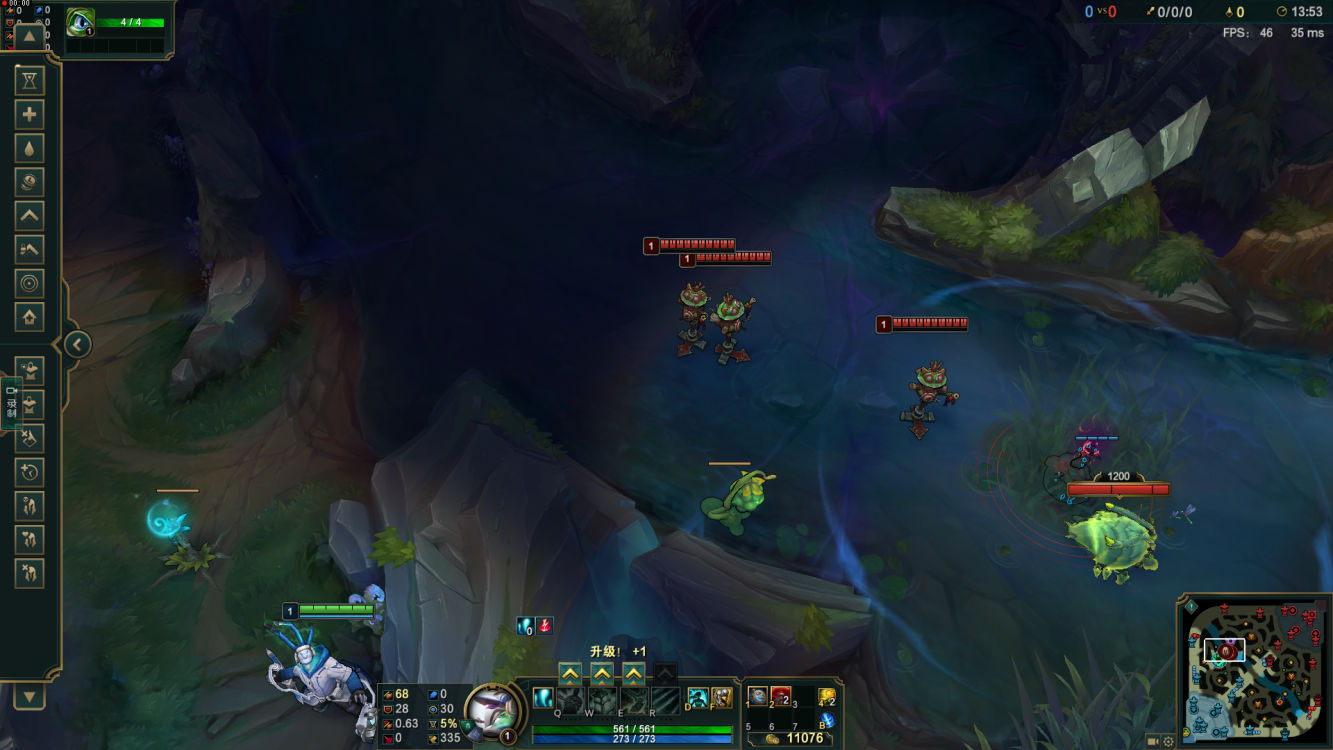Click the hourglass practice tool button

pos(29,81)
